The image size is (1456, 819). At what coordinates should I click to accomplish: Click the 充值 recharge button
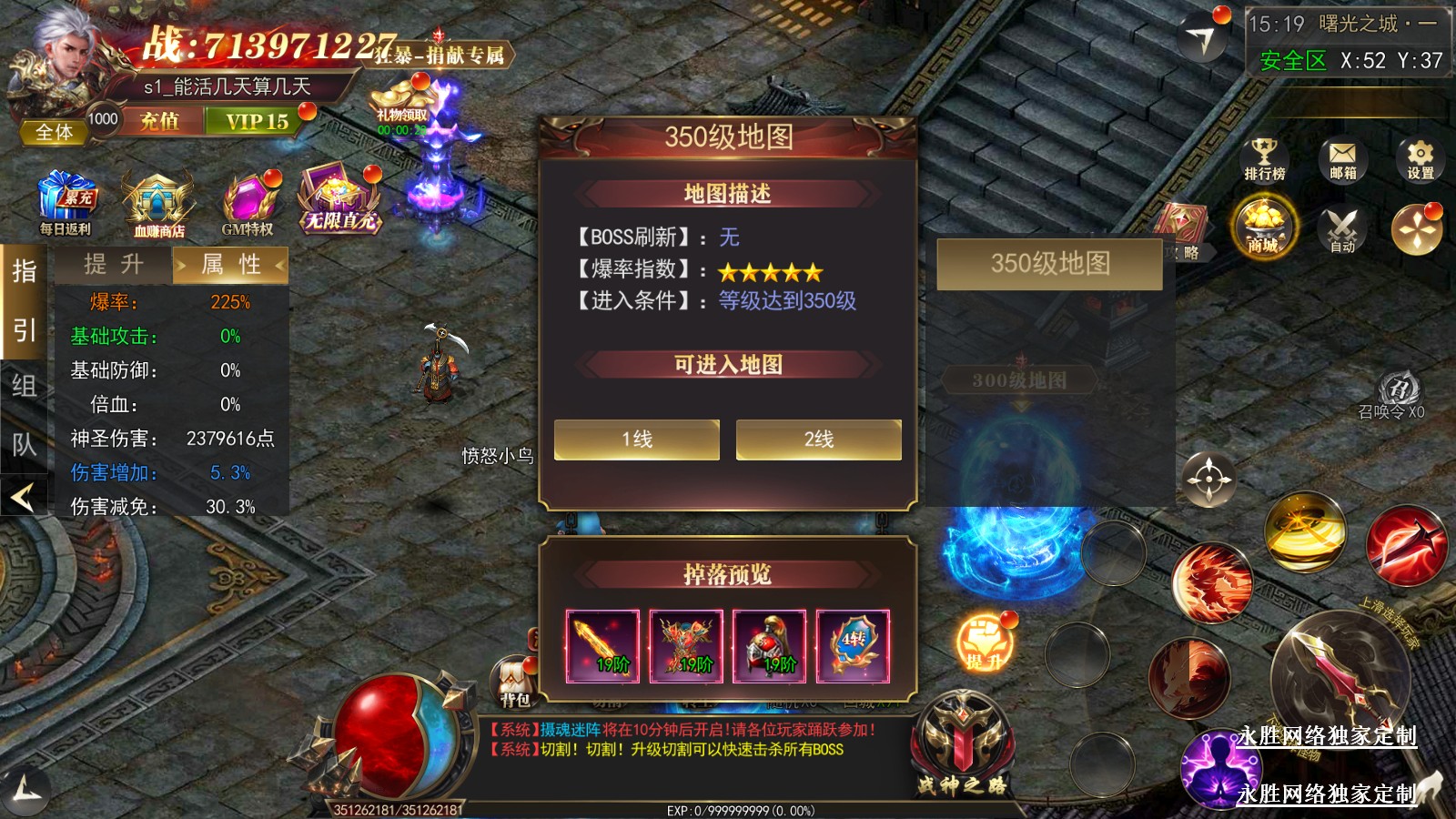click(159, 121)
